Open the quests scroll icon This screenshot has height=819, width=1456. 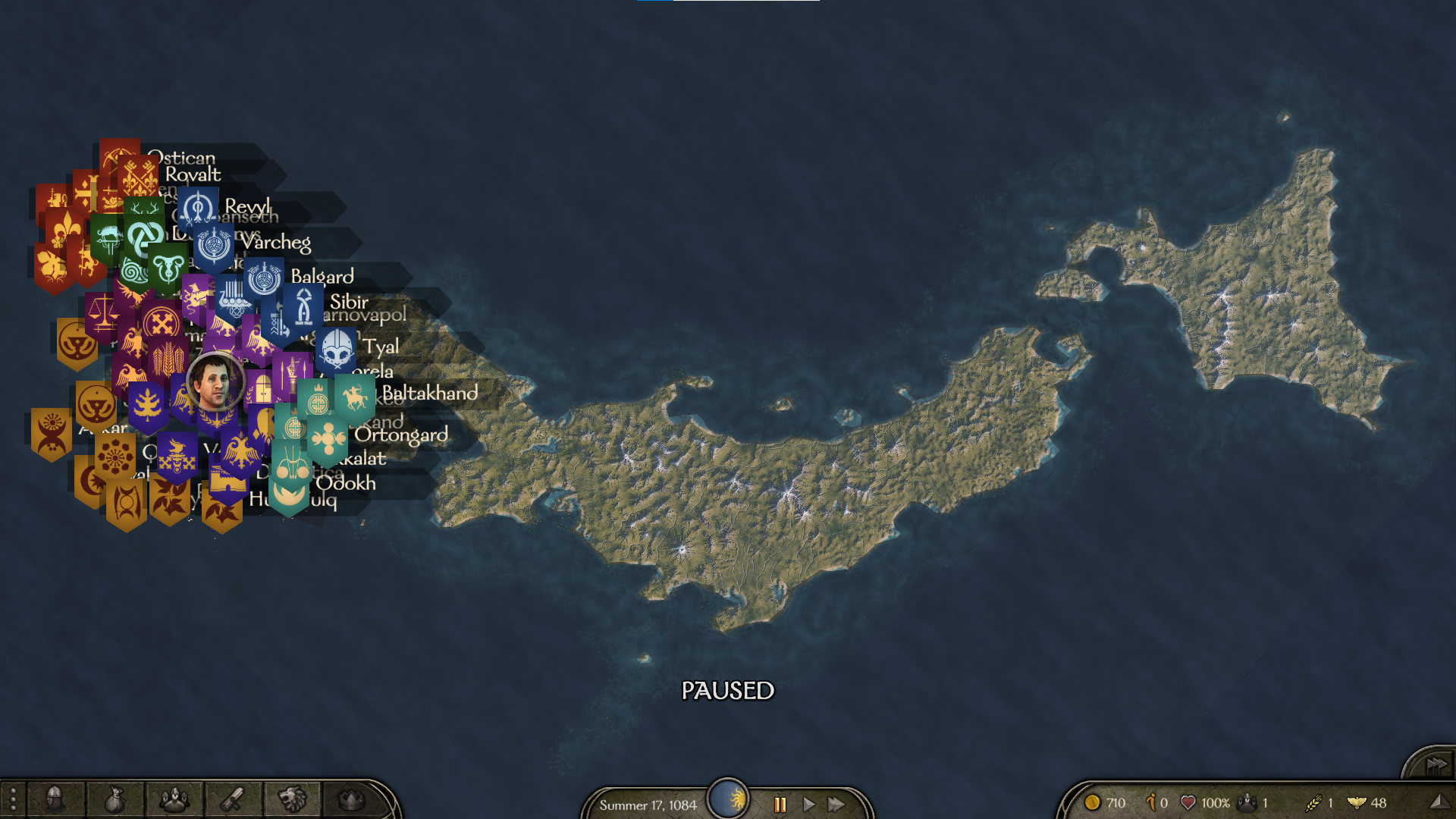(233, 799)
